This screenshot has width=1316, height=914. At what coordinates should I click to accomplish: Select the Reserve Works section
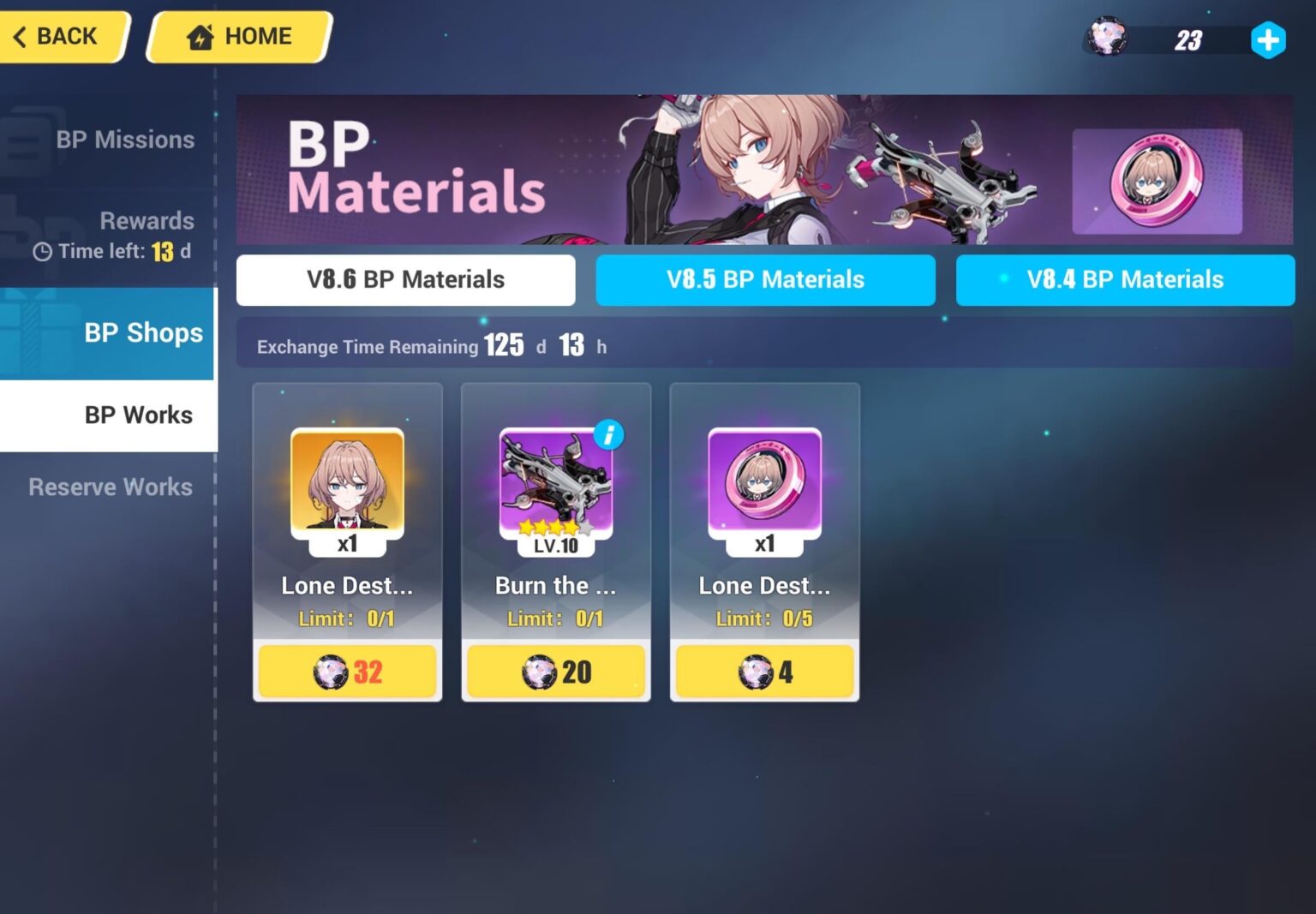pyautogui.click(x=110, y=487)
